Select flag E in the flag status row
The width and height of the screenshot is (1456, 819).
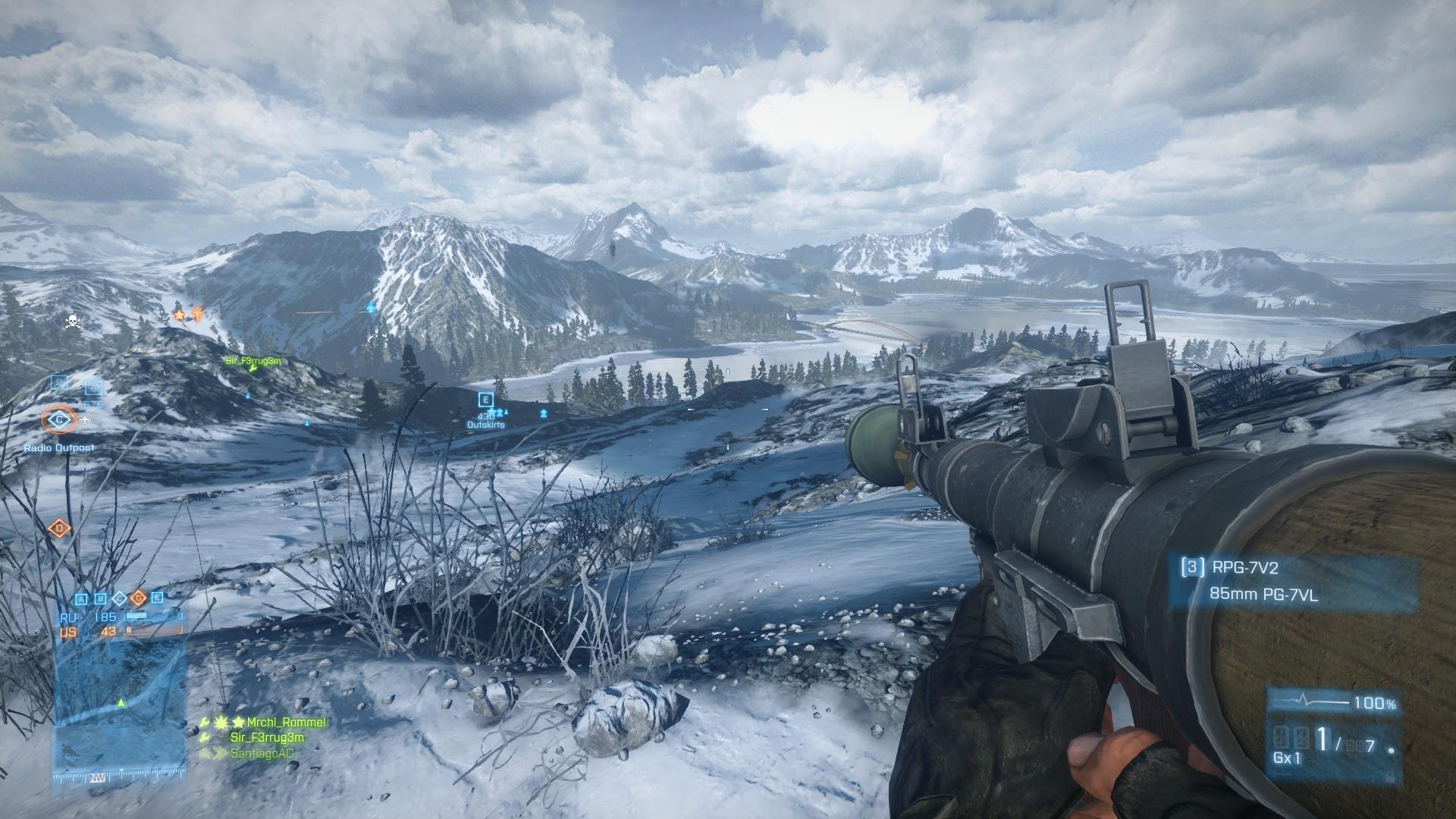coord(157,598)
